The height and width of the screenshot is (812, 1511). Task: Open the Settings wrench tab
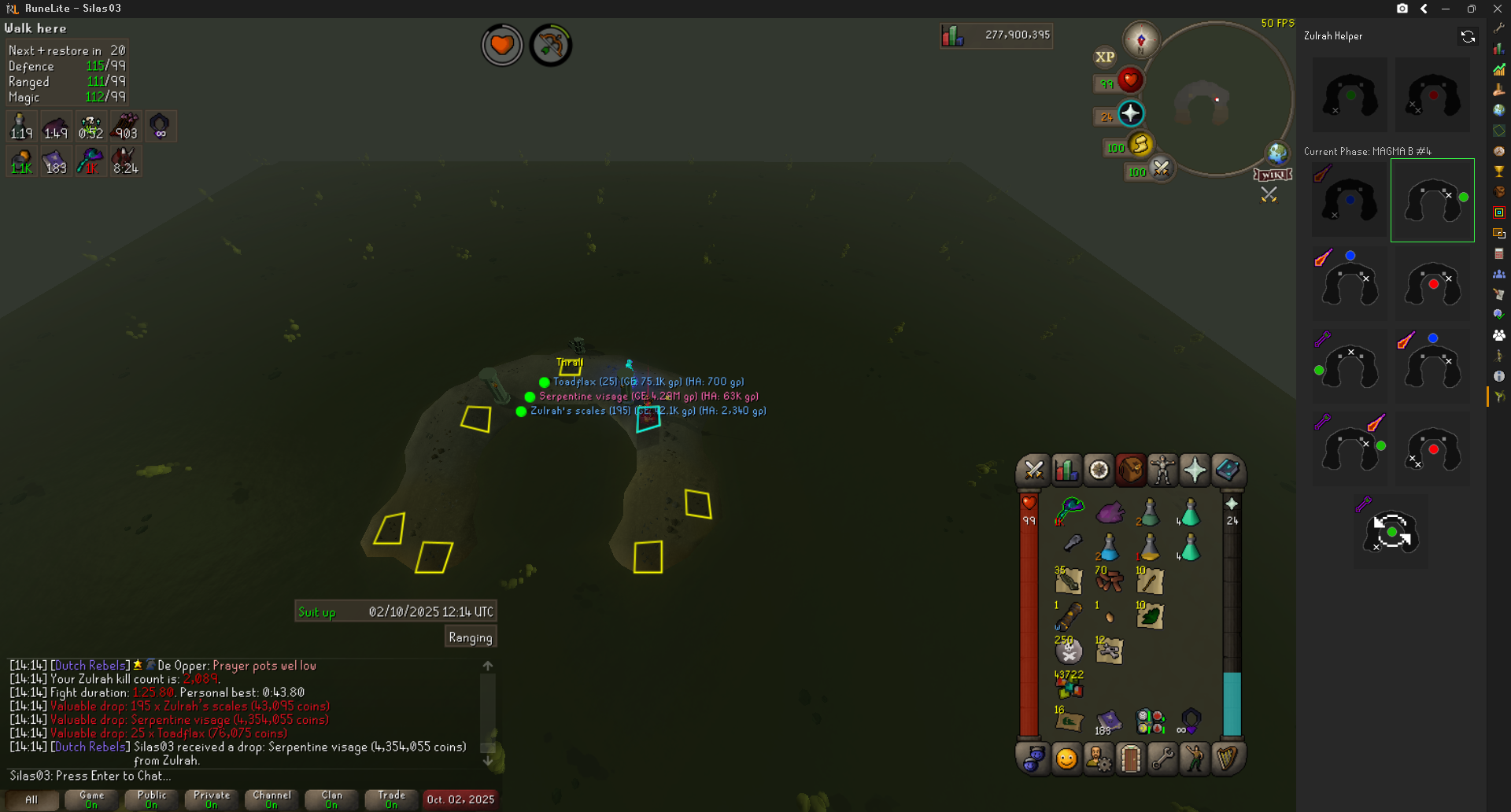click(x=1162, y=759)
